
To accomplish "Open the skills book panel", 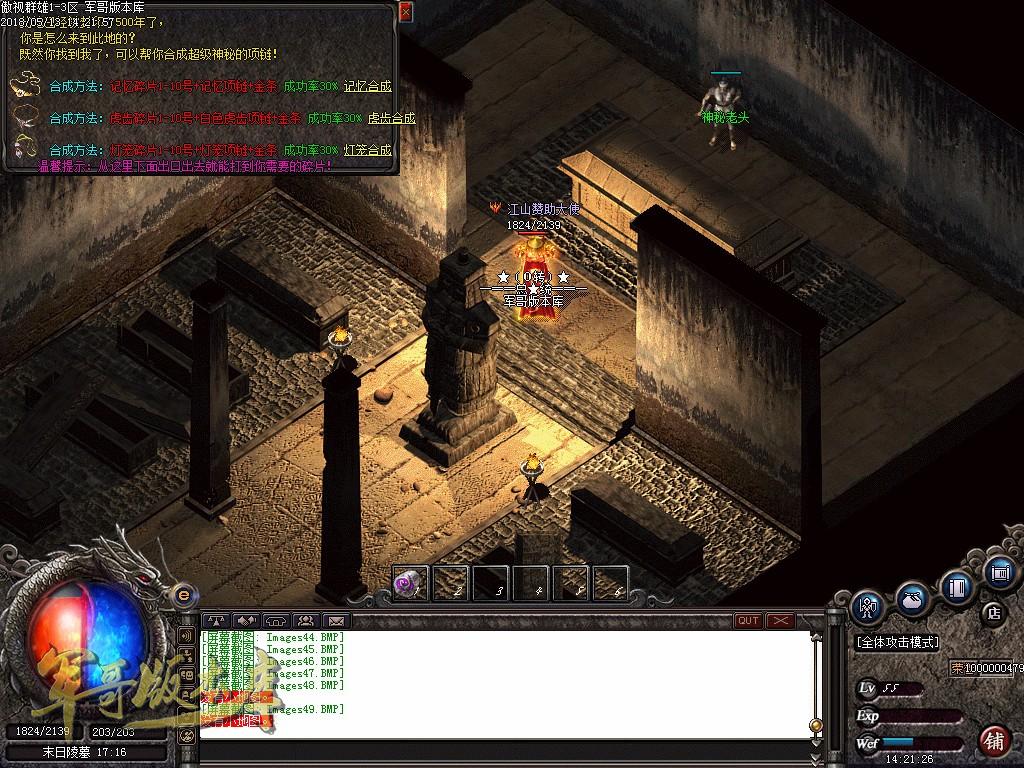I will 957,586.
